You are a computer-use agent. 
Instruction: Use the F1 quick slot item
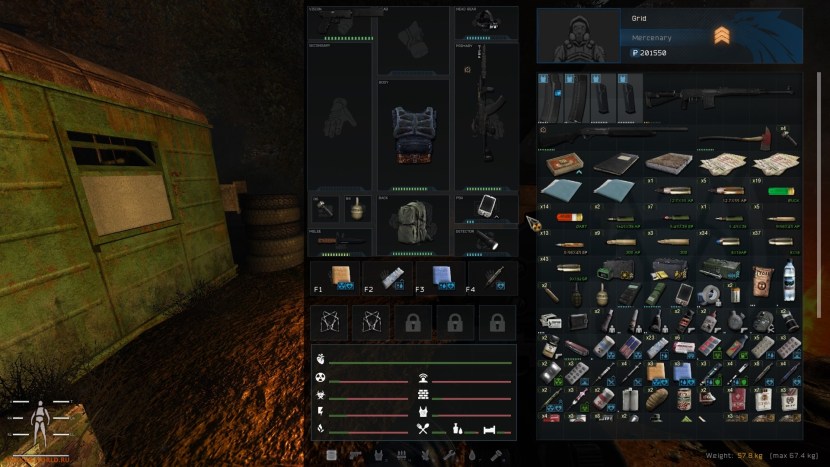coord(342,275)
